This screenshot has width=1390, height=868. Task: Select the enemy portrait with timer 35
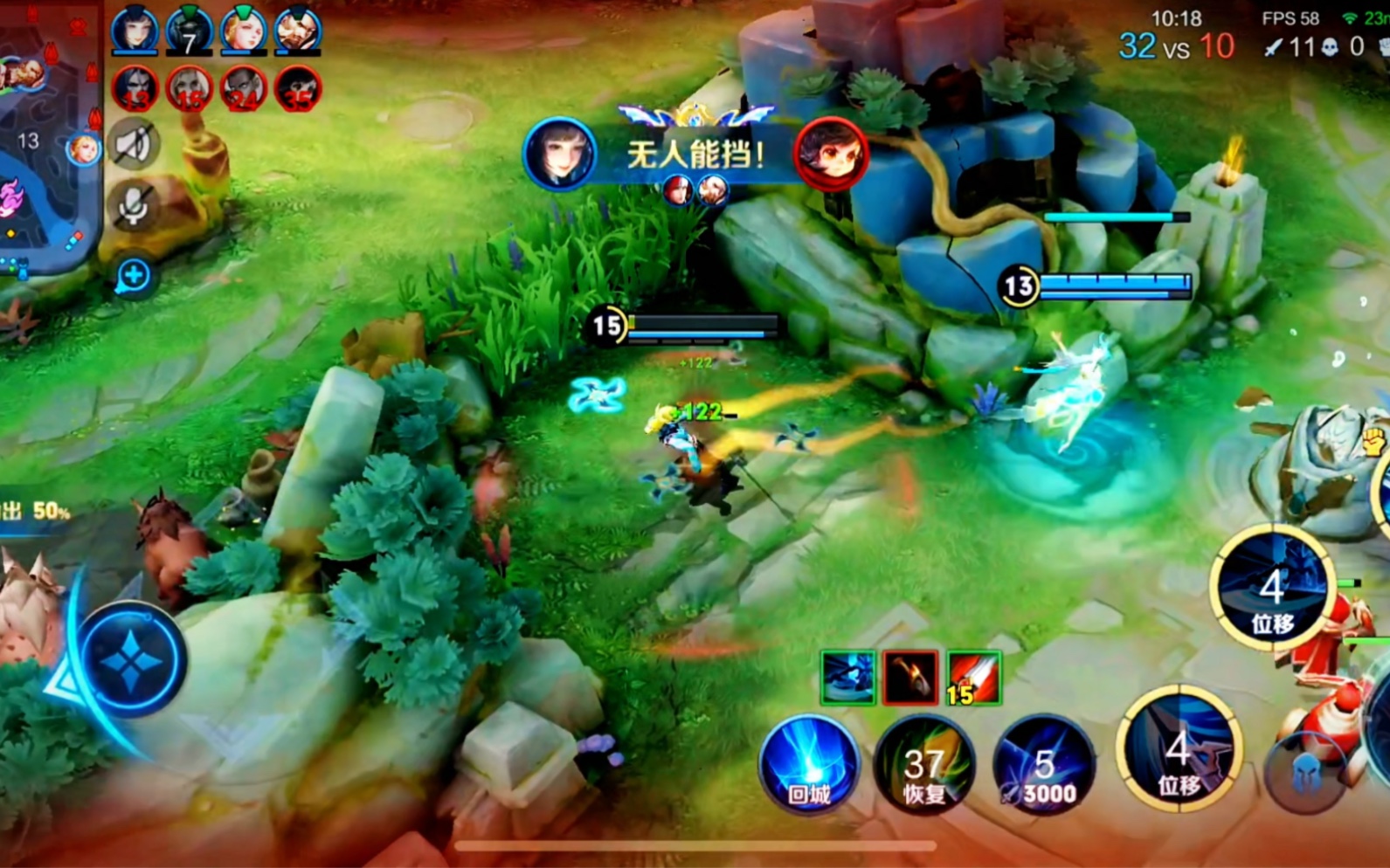click(297, 88)
